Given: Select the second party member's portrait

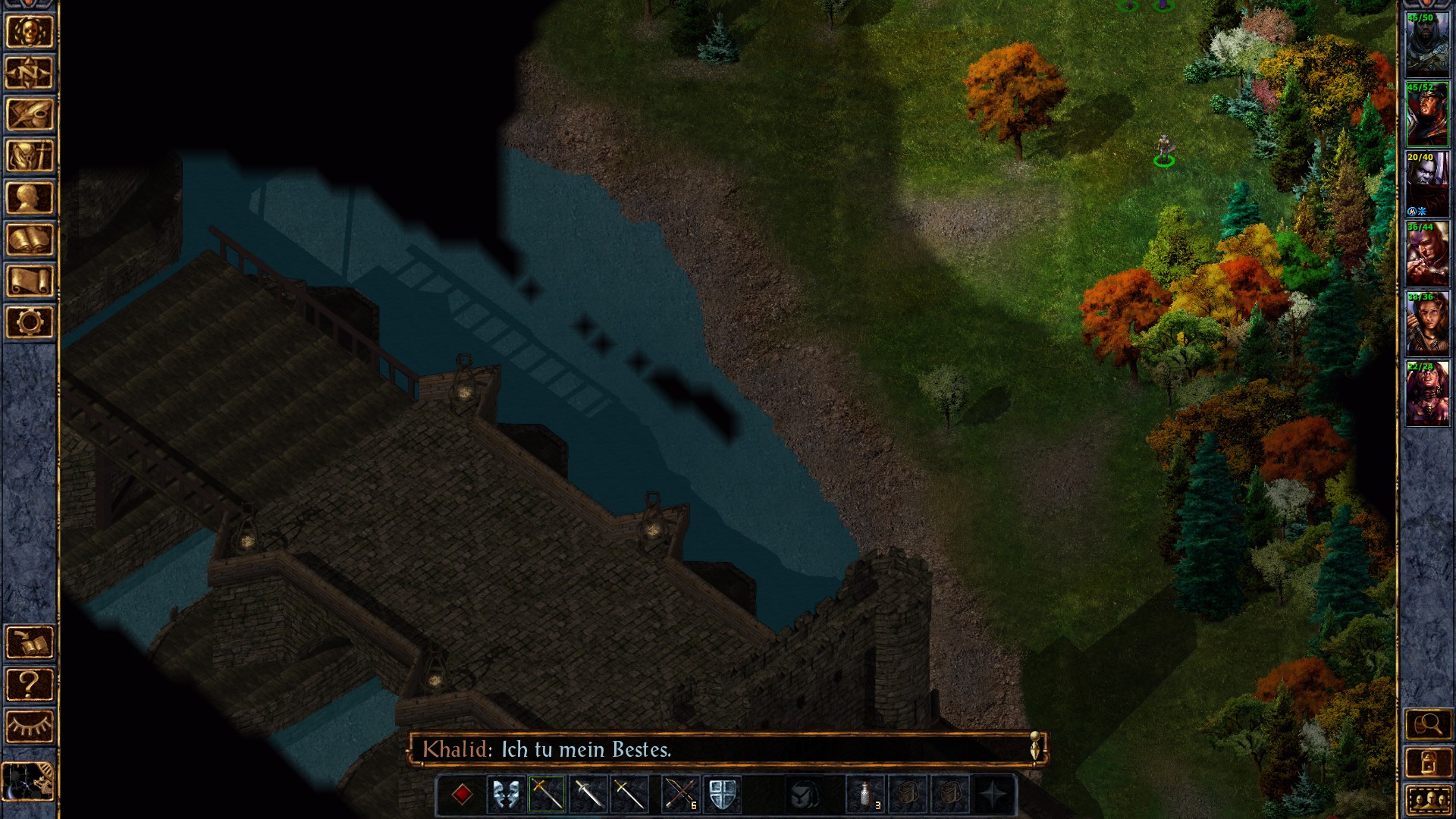Looking at the screenshot, I should pyautogui.click(x=1429, y=115).
